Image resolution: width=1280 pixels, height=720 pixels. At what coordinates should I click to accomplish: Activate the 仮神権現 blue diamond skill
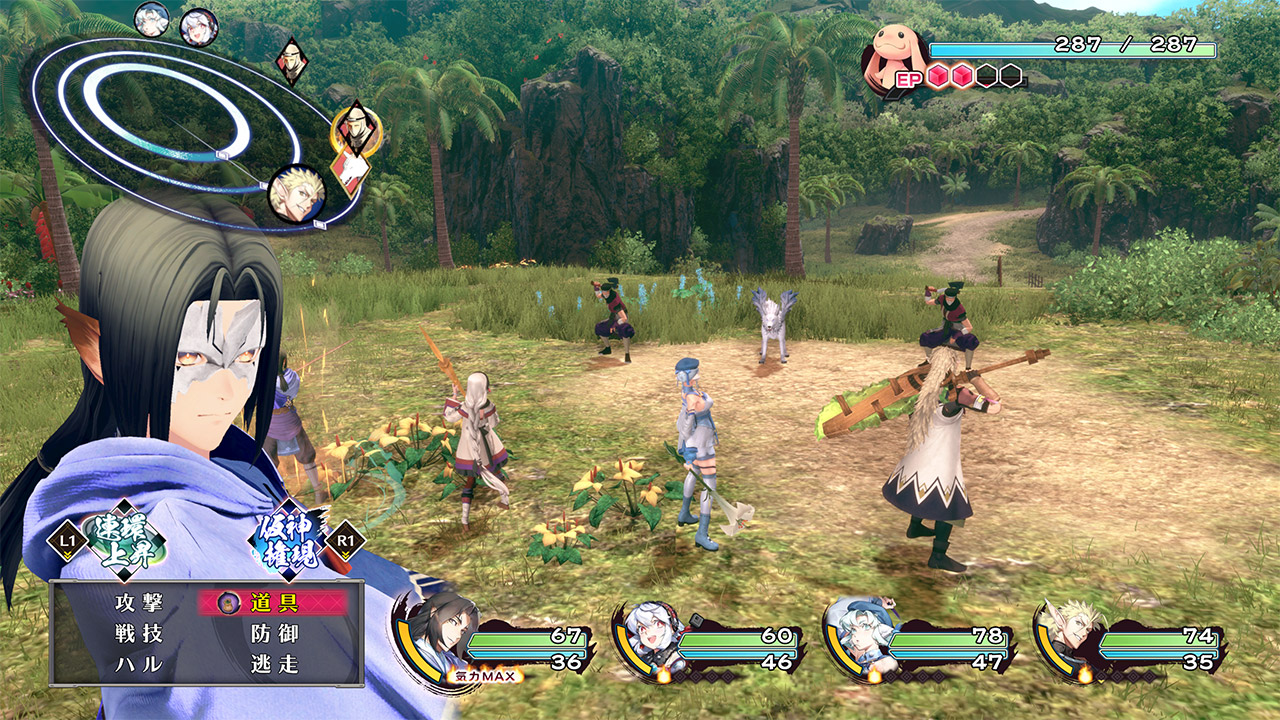pyautogui.click(x=288, y=540)
